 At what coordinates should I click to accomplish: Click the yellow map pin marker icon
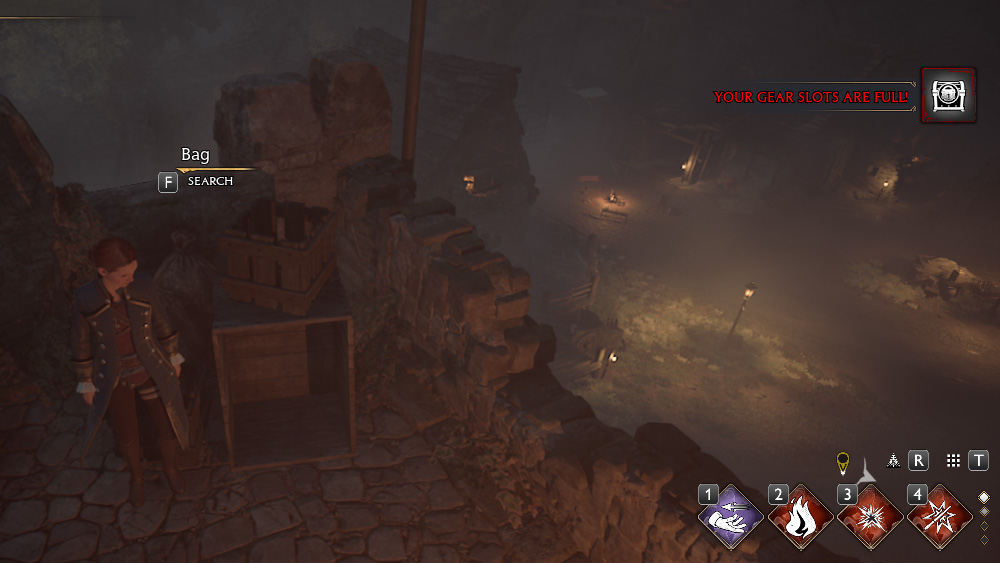842,461
